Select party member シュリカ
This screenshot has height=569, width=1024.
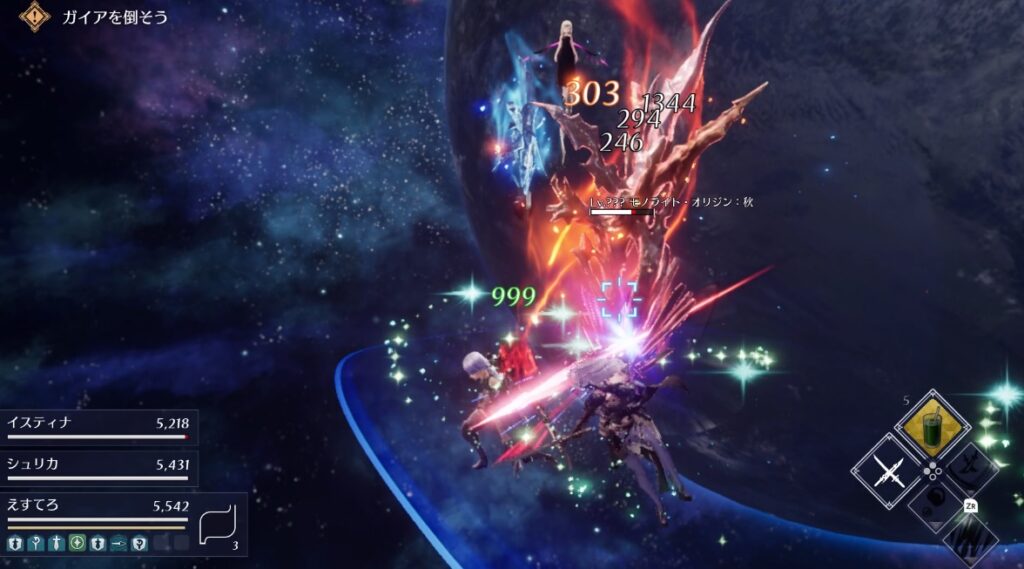[x=97, y=467]
